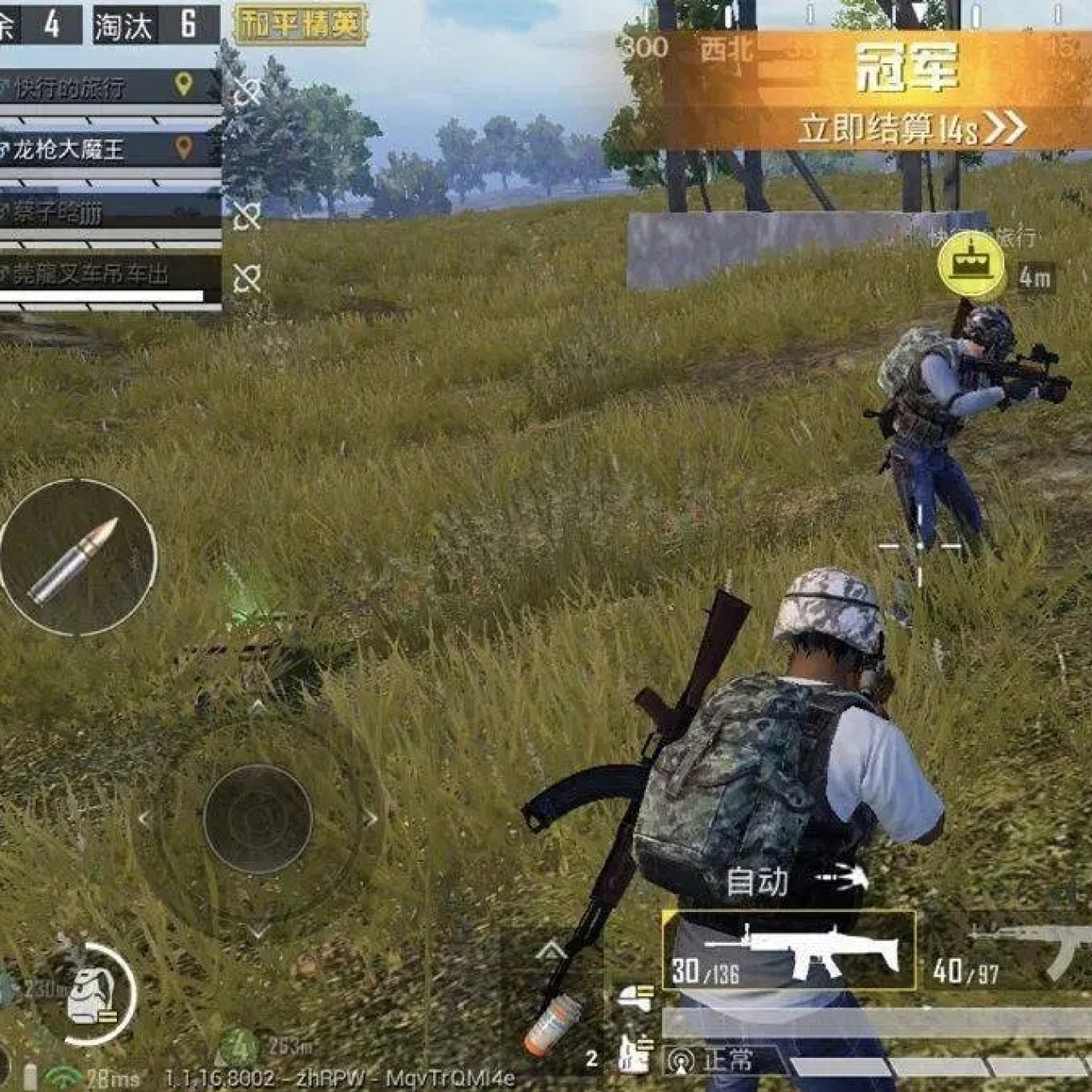Click the birthday cake marker above the teammate

click(969, 263)
